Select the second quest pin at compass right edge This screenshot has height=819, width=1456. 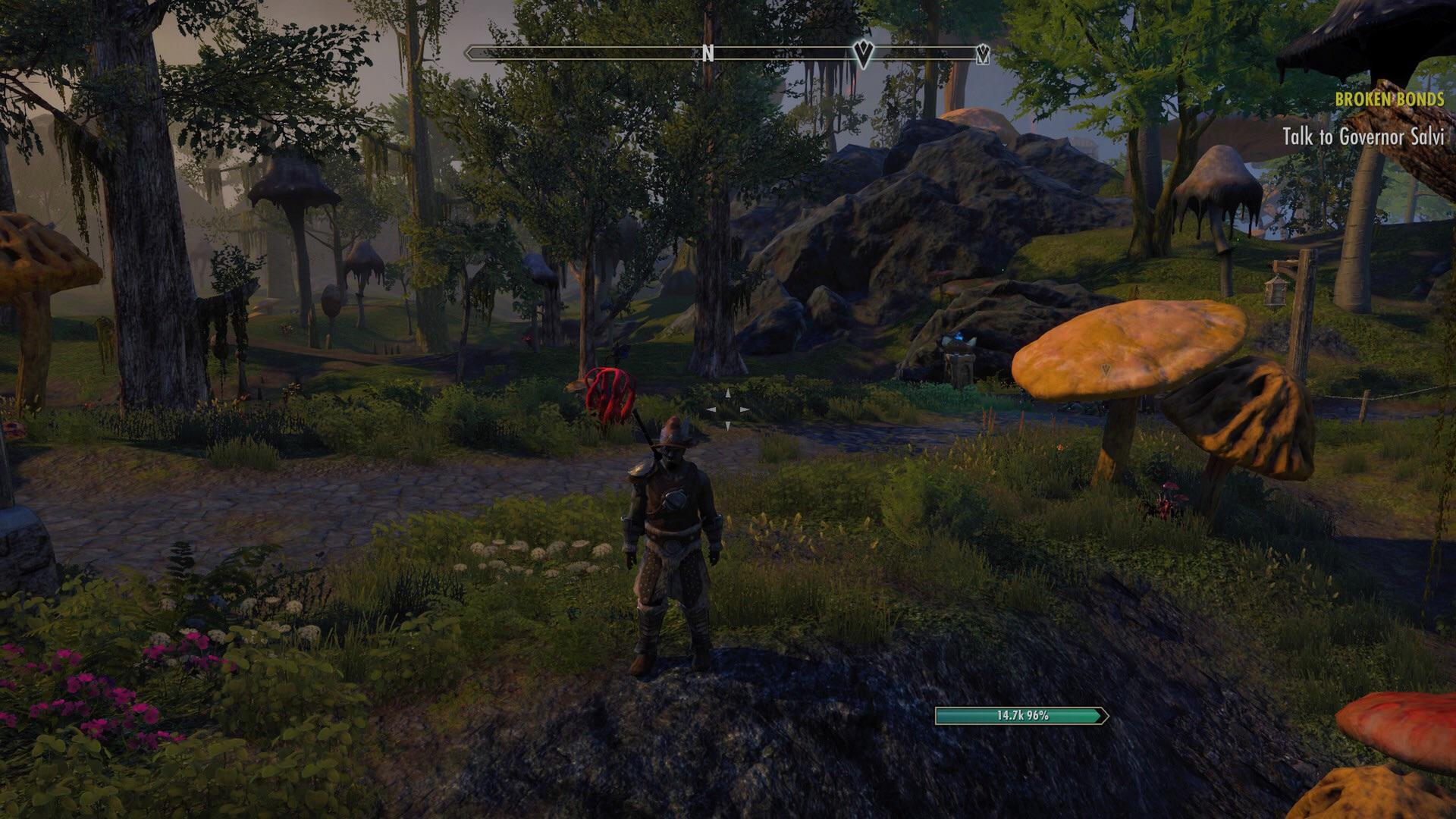[x=982, y=53]
